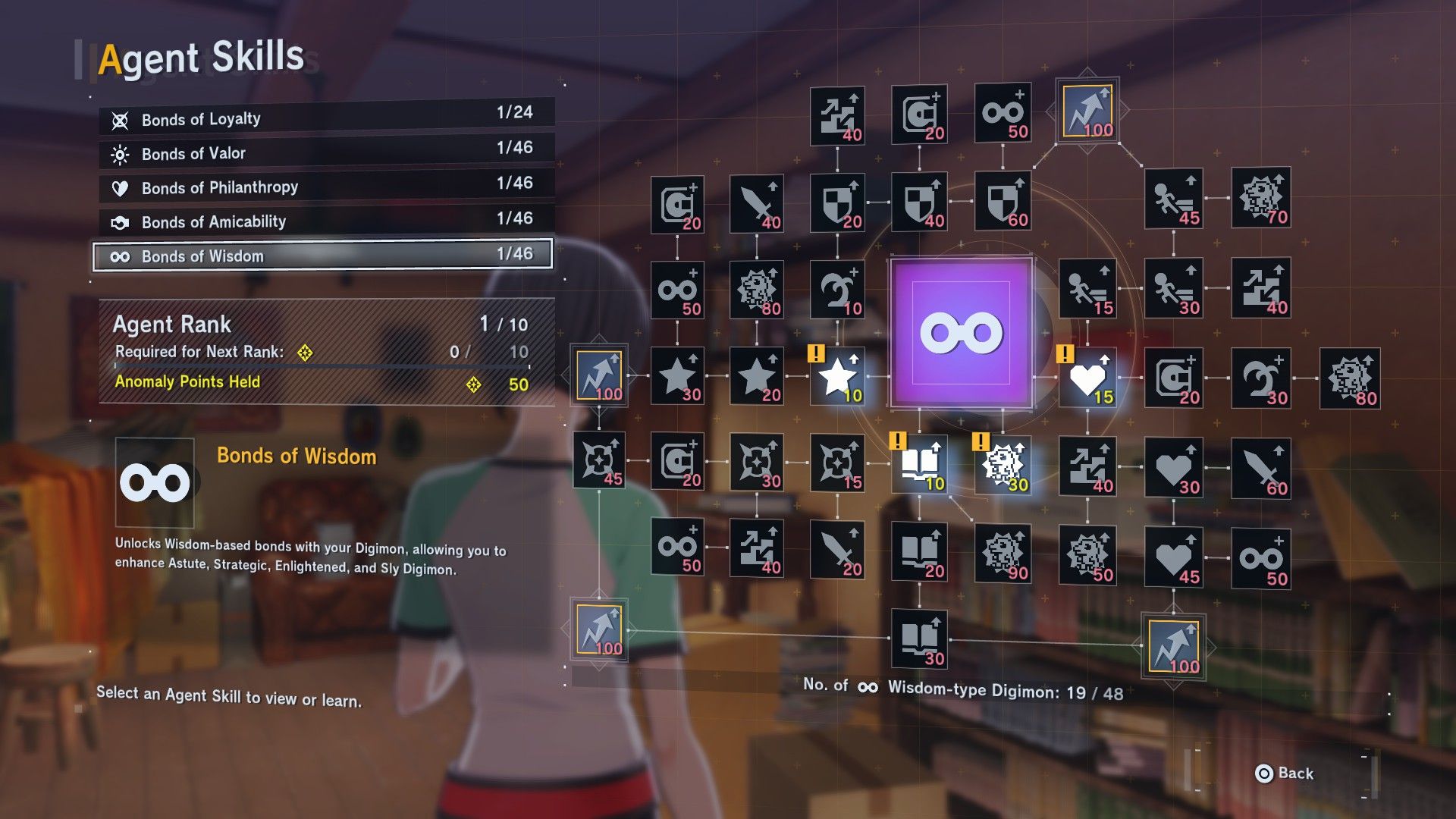The height and width of the screenshot is (819, 1456).
Task: Learn the glowing star skill costing 10
Action: pos(837,377)
